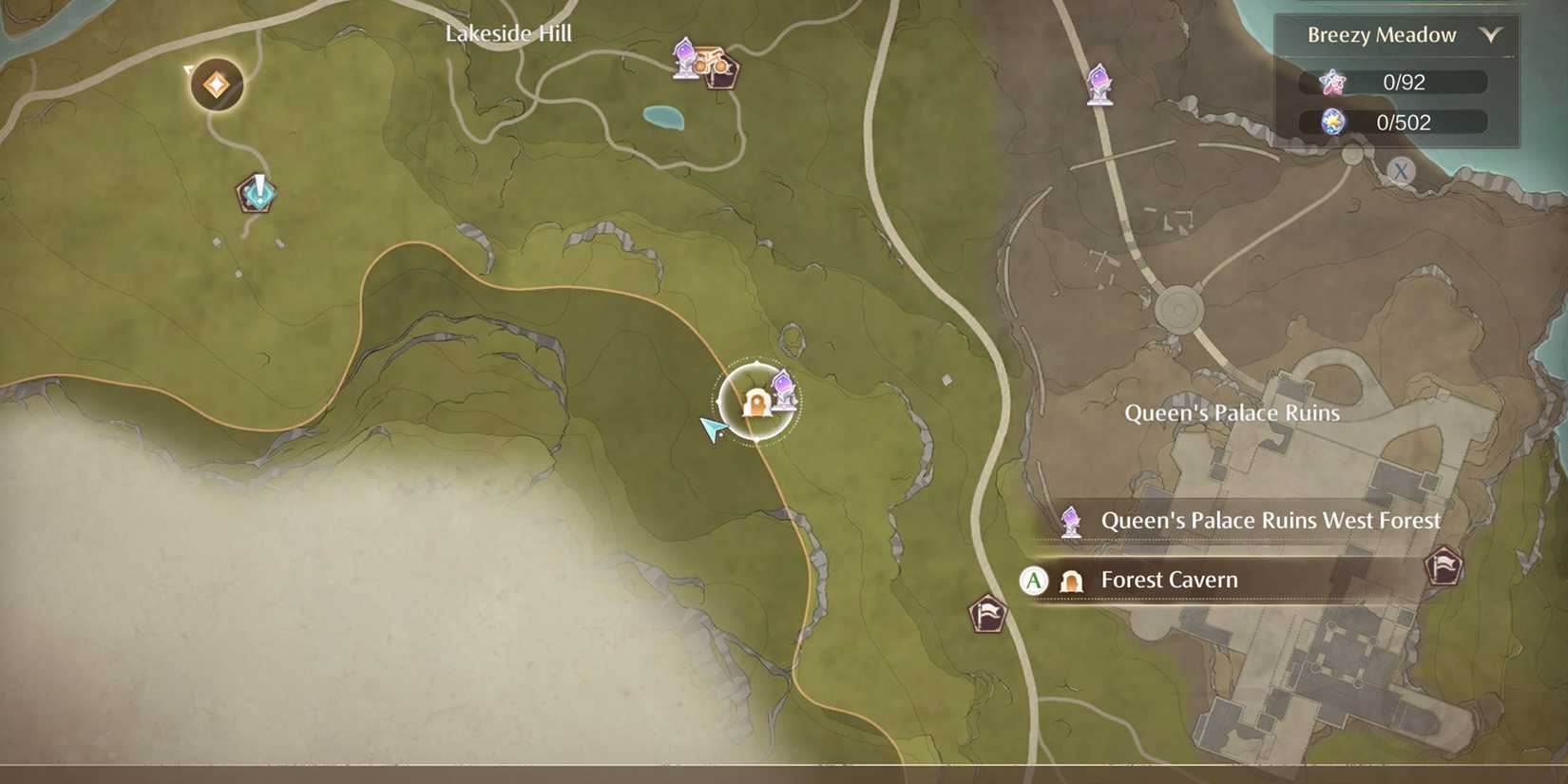Select the Queen's Palace Ruins West Forest entry

1271,520
